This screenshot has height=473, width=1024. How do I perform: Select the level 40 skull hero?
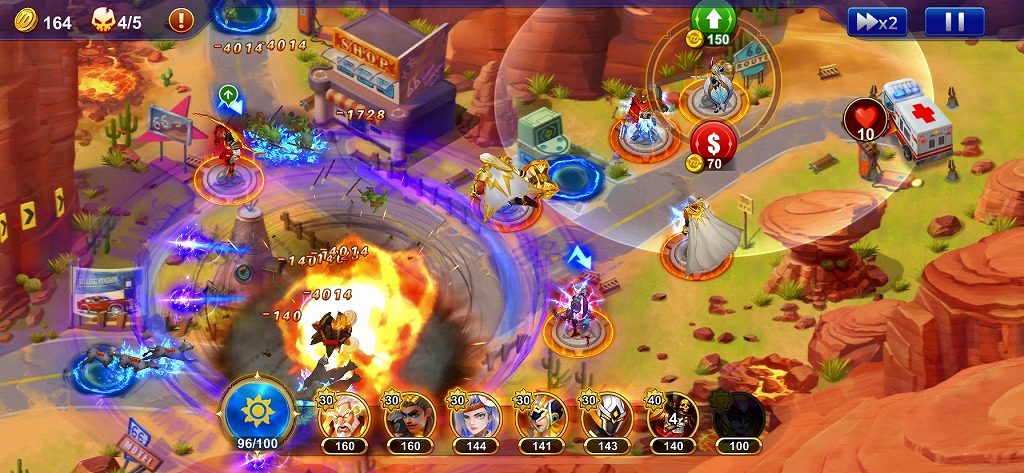[673, 418]
